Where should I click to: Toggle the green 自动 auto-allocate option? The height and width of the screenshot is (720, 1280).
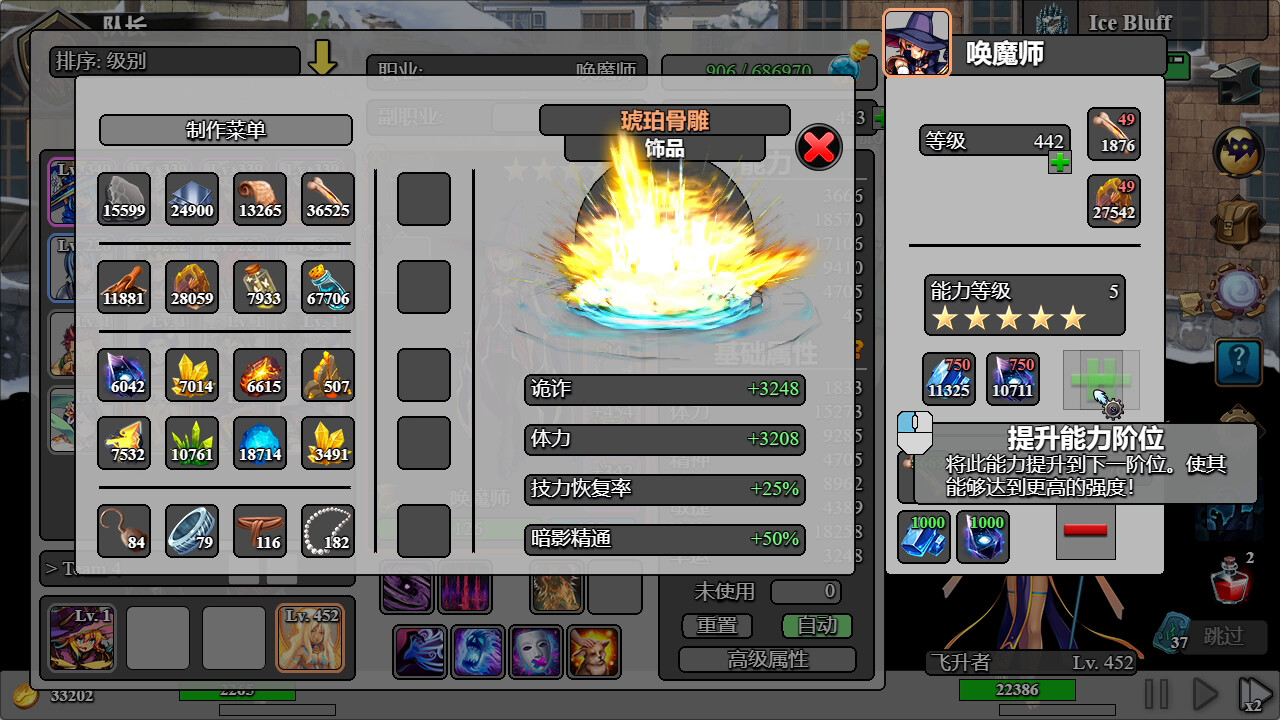815,626
